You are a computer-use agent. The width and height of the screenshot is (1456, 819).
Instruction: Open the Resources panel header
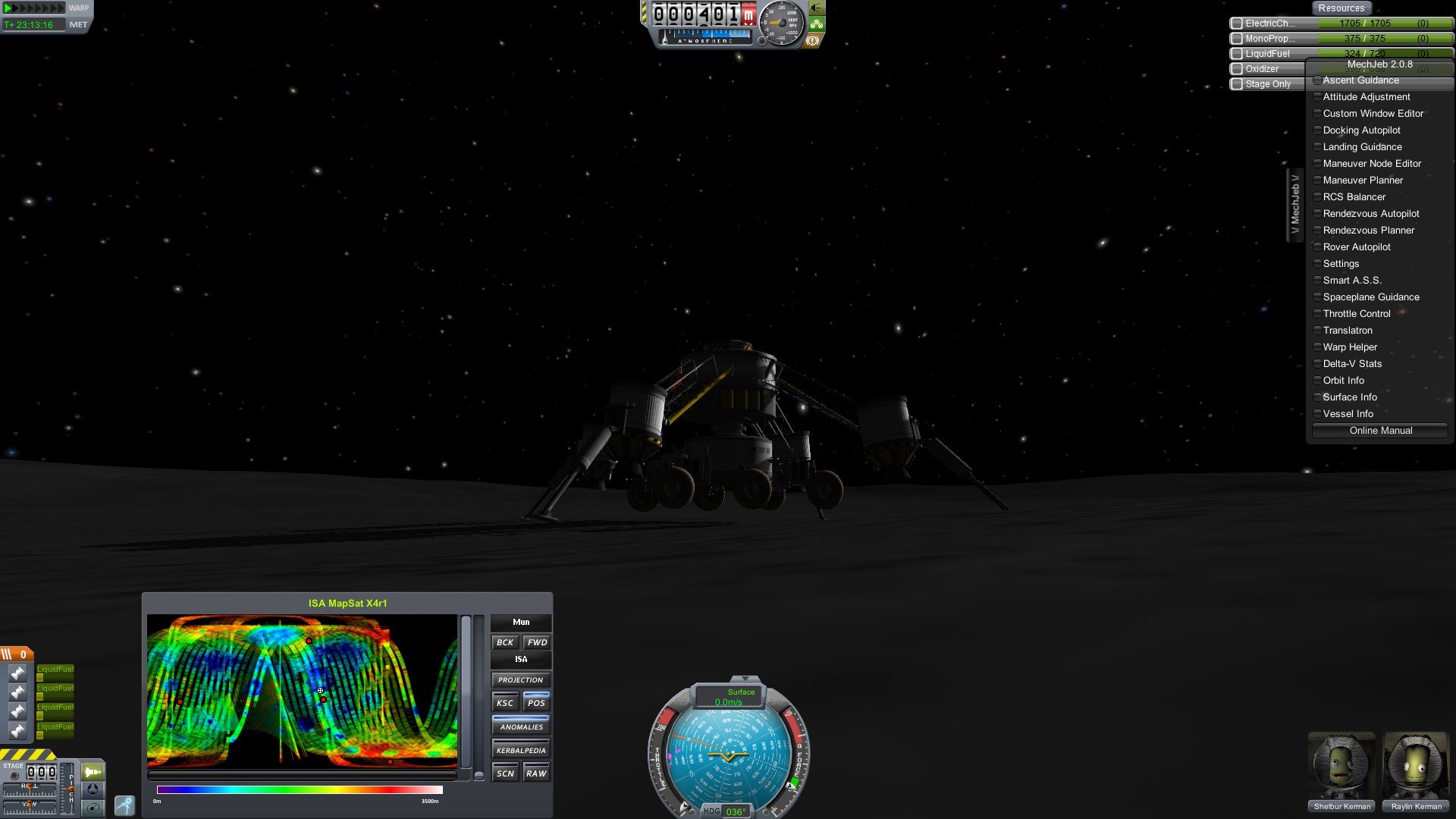(1341, 8)
